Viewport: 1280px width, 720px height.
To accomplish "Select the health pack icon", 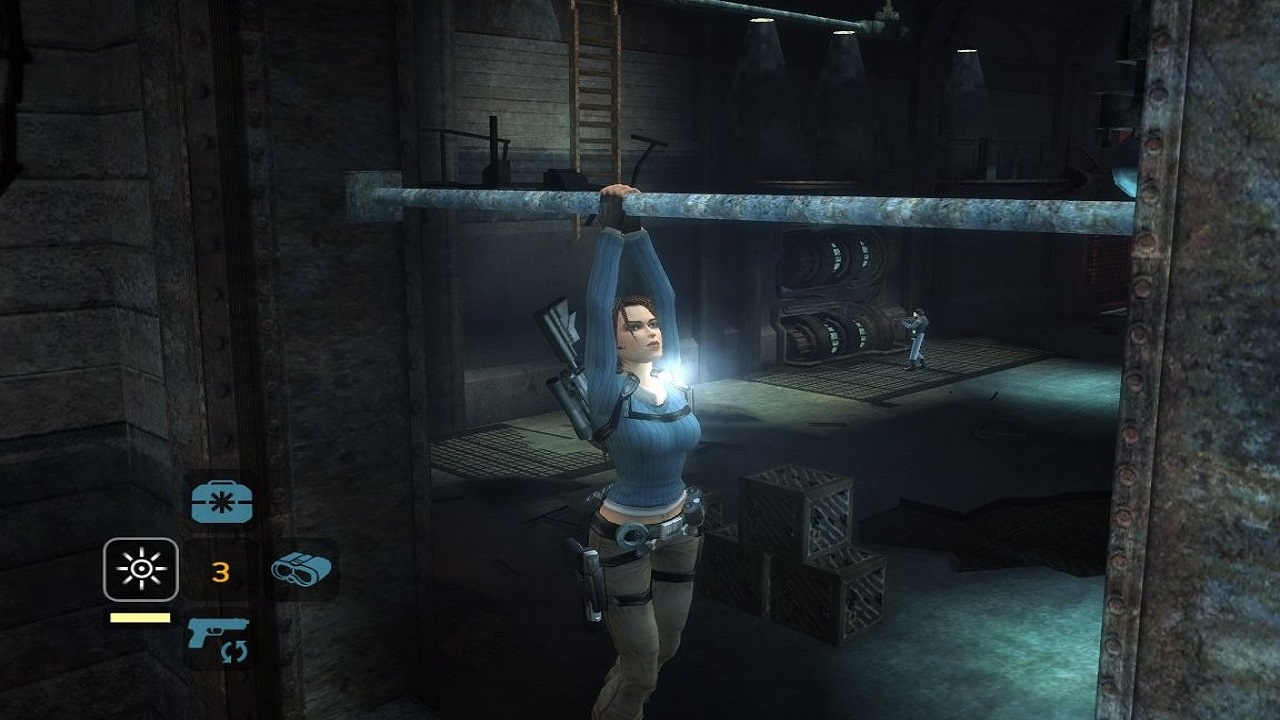I will [x=220, y=500].
